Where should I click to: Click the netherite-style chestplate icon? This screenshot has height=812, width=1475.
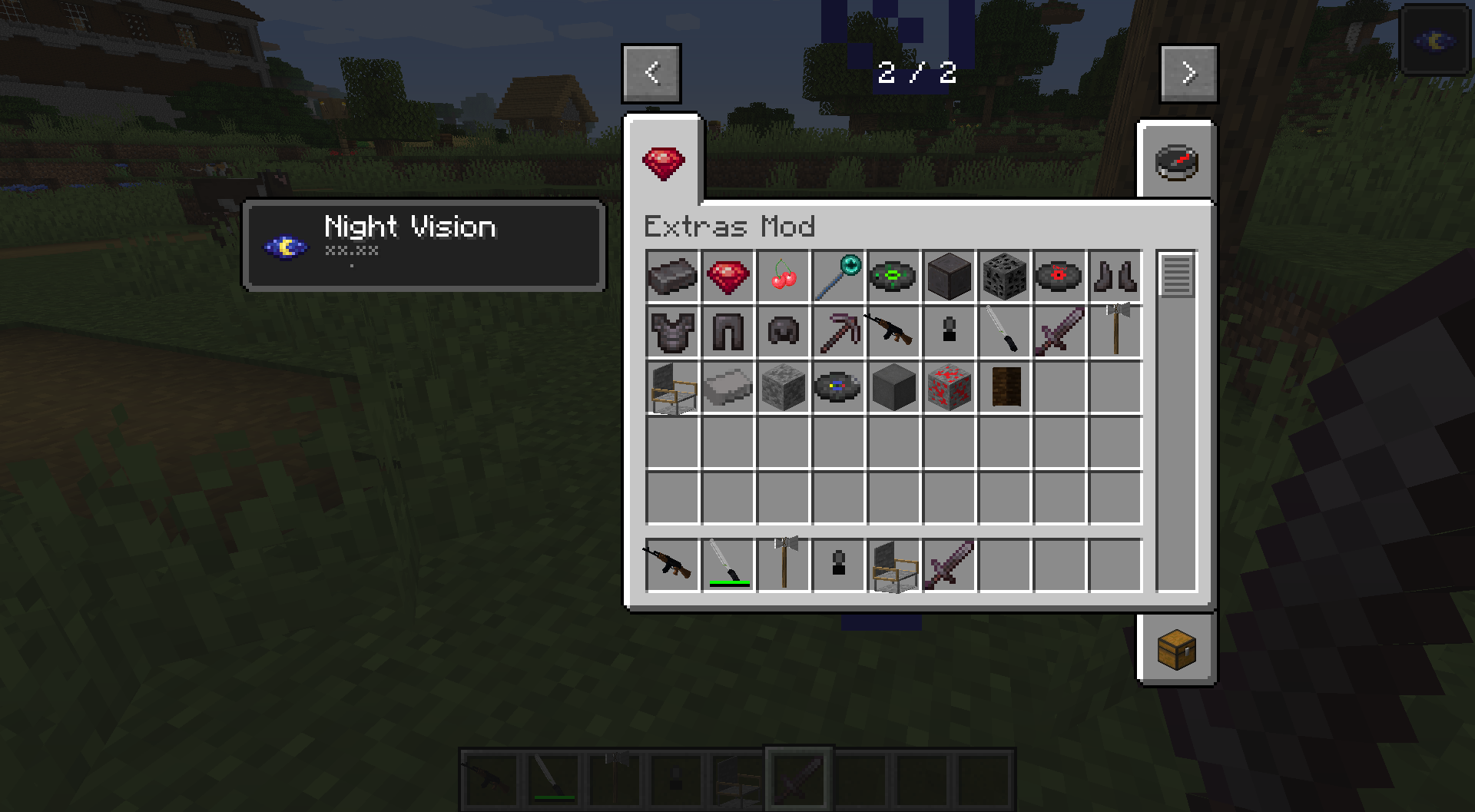pyautogui.click(x=672, y=332)
